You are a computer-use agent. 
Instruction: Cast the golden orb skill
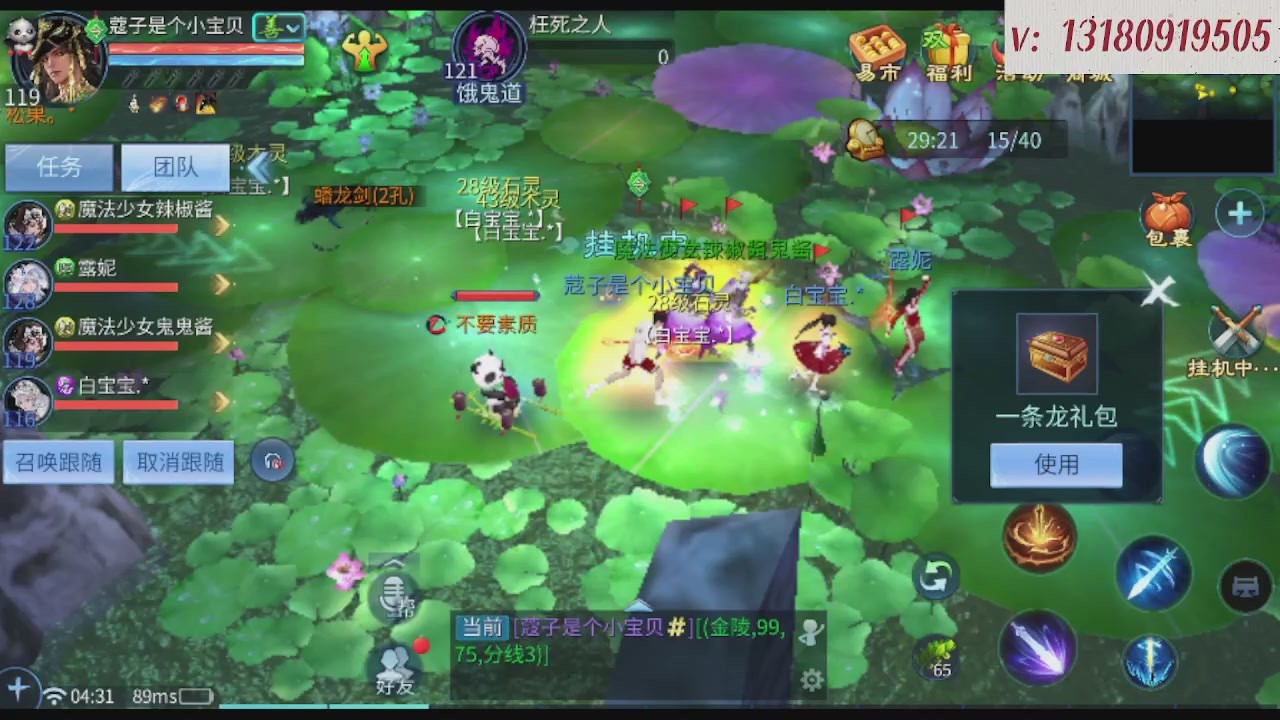pyautogui.click(x=1038, y=537)
